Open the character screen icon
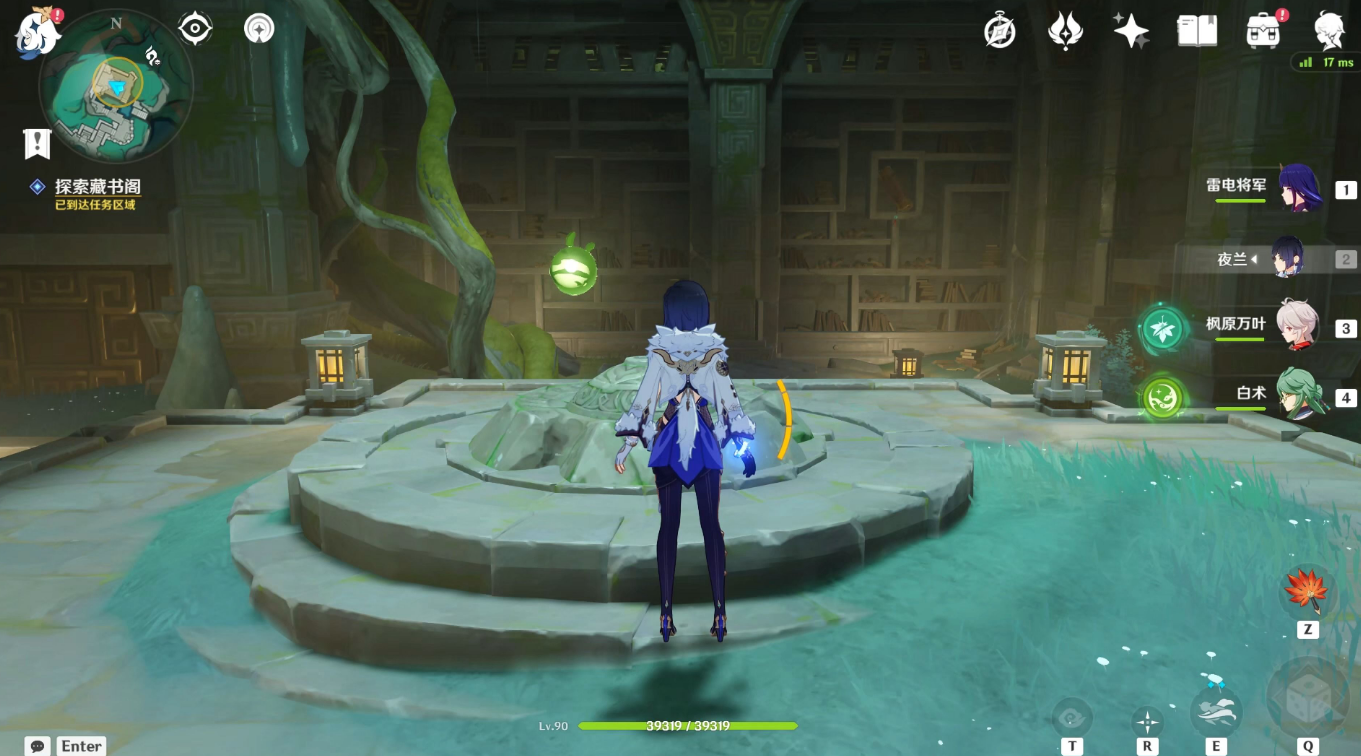This screenshot has width=1361, height=756. (x=1329, y=31)
